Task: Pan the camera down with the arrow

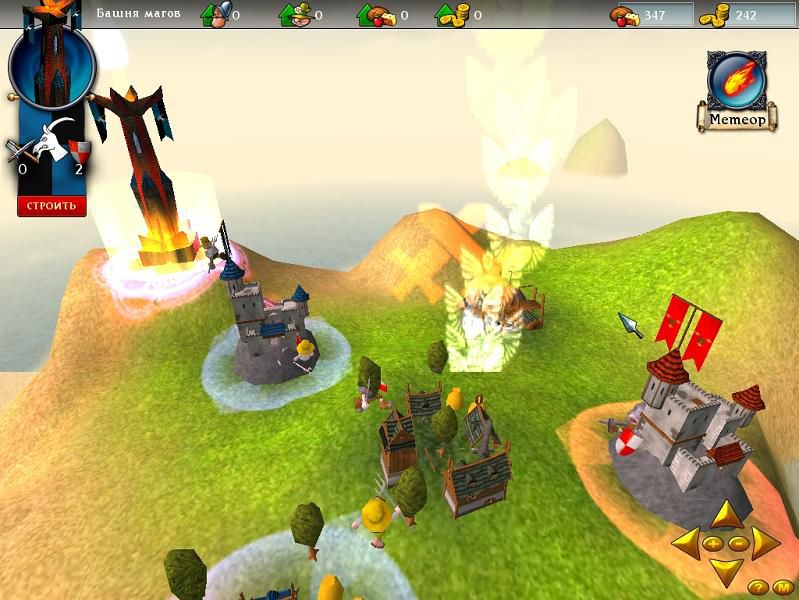Action: [x=726, y=570]
